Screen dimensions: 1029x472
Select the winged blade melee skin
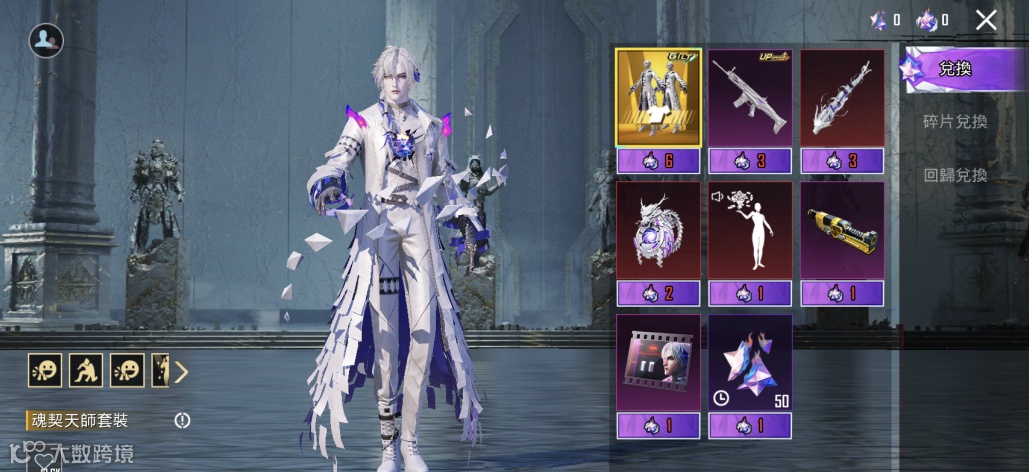click(x=842, y=98)
